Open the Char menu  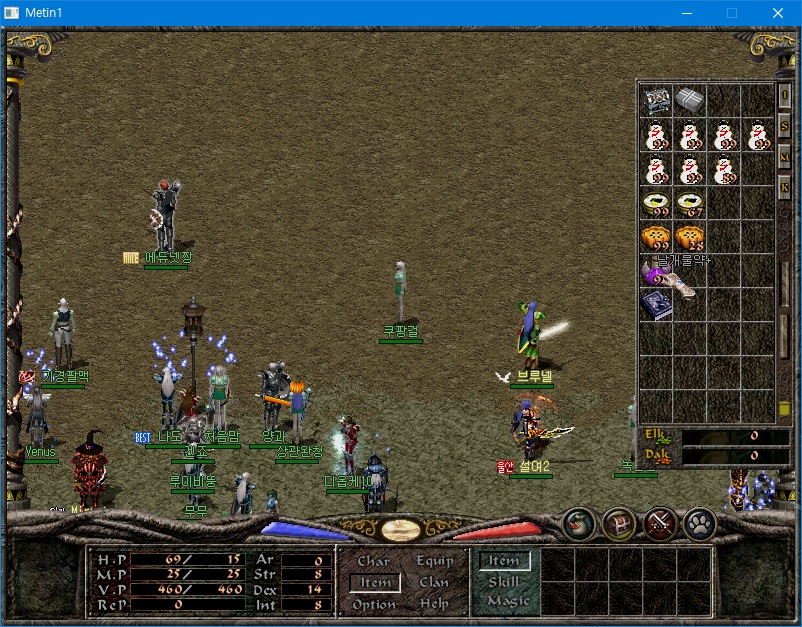(373, 561)
